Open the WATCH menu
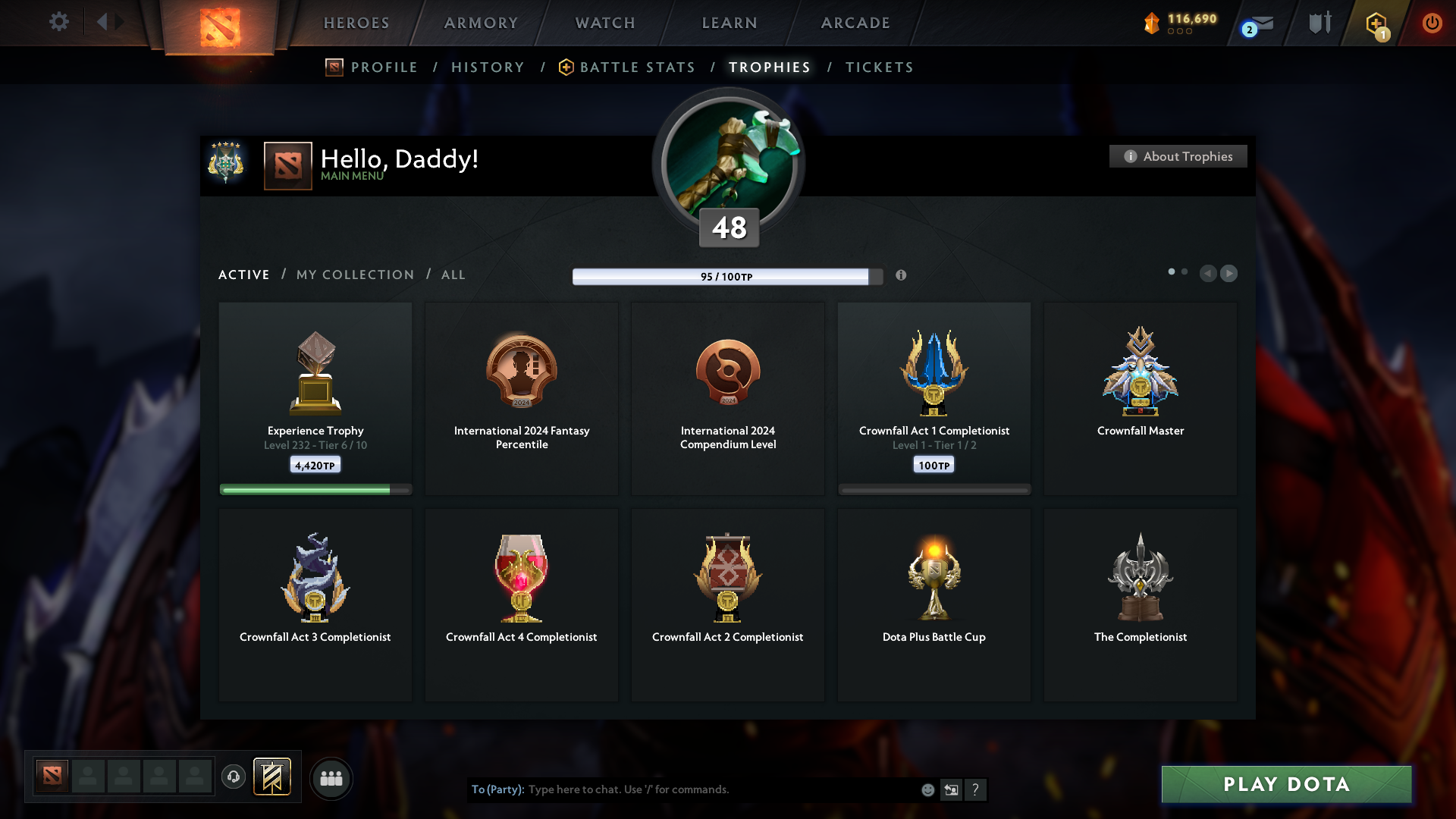Screen dimensions: 1456x819 (x=604, y=23)
